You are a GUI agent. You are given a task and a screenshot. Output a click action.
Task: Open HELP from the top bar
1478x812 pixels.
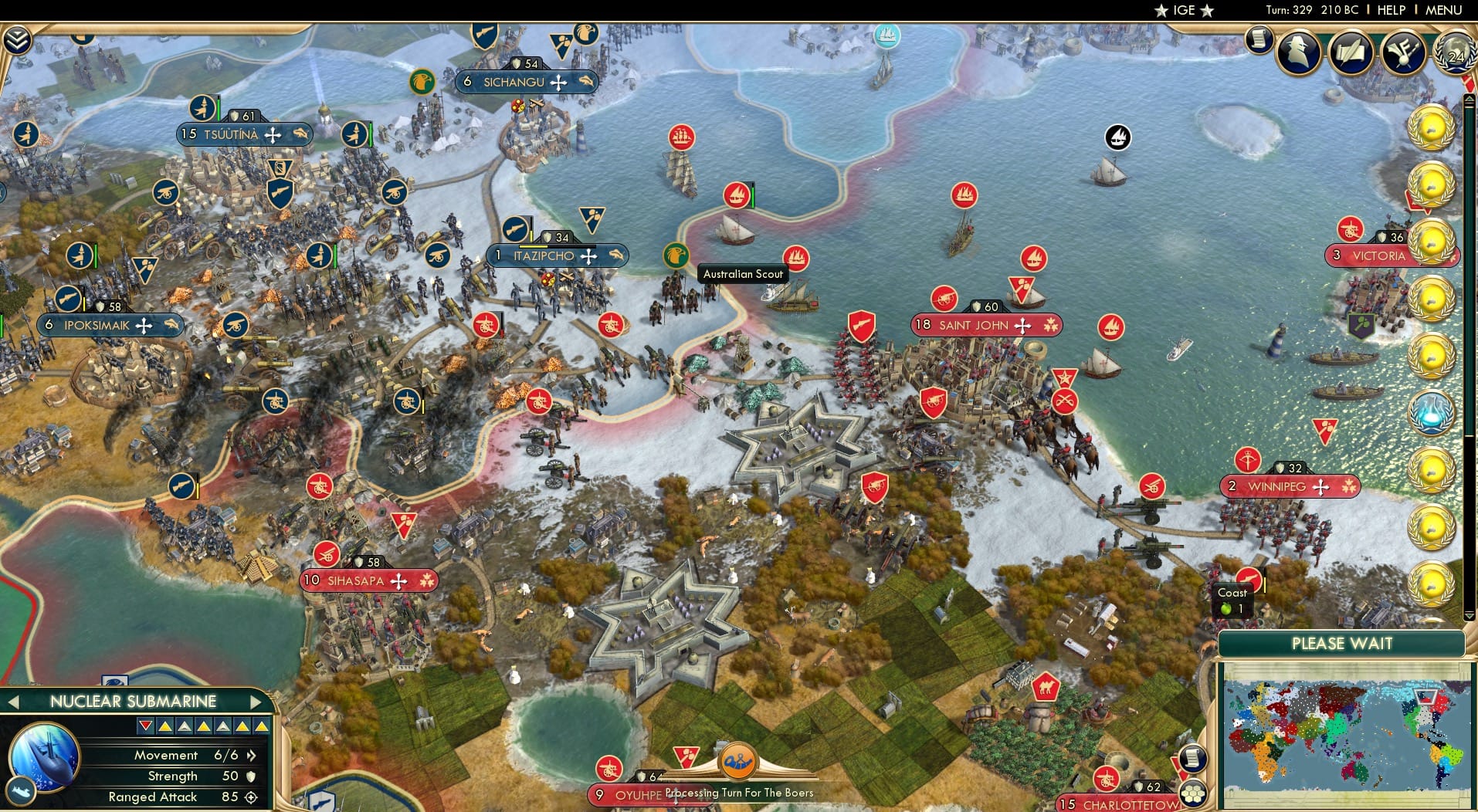1391,10
